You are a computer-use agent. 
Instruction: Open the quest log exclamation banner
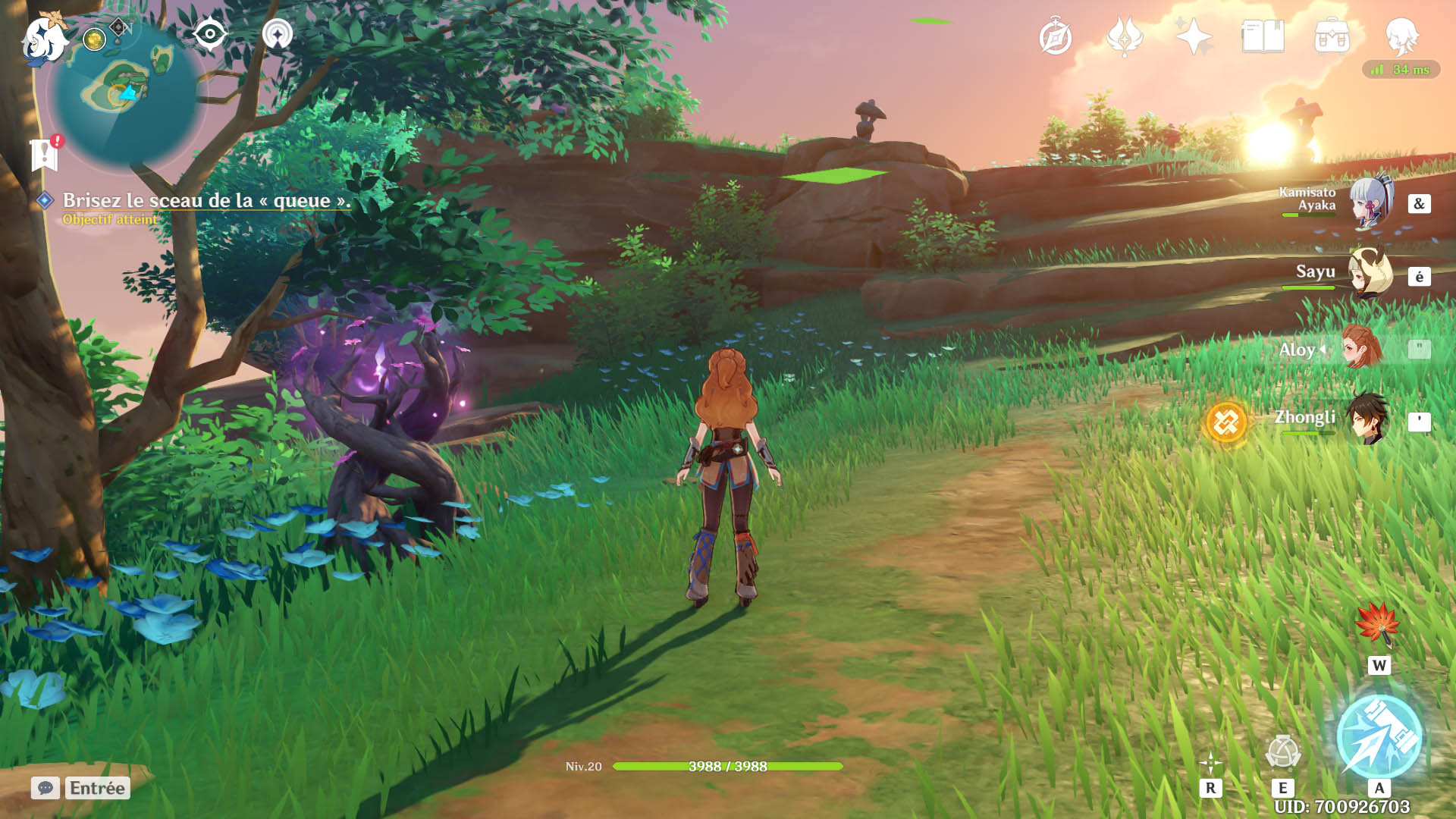[x=45, y=154]
